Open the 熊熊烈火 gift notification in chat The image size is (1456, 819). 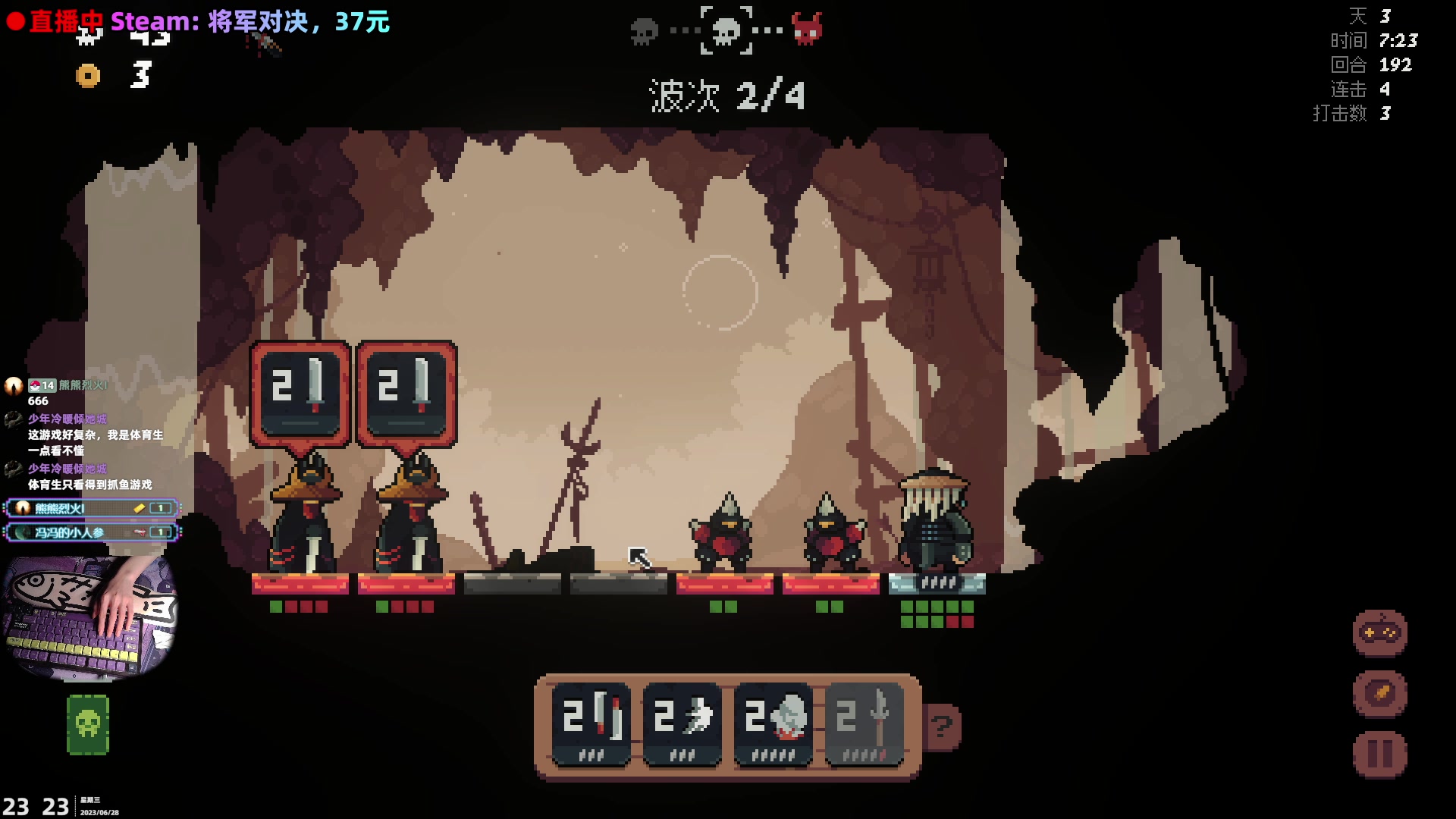click(91, 508)
